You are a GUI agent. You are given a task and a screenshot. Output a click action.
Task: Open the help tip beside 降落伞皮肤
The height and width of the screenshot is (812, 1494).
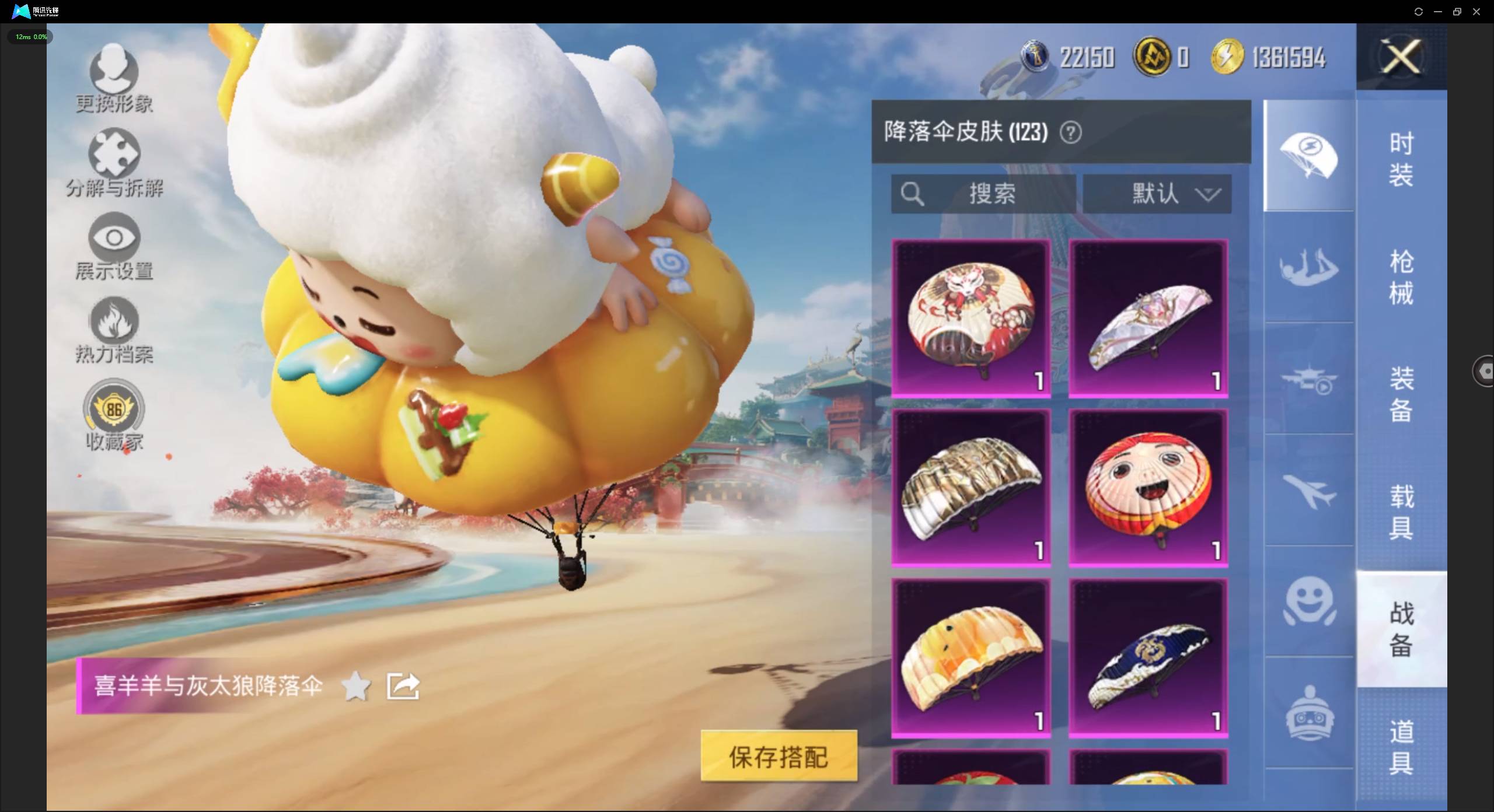pos(1071,132)
